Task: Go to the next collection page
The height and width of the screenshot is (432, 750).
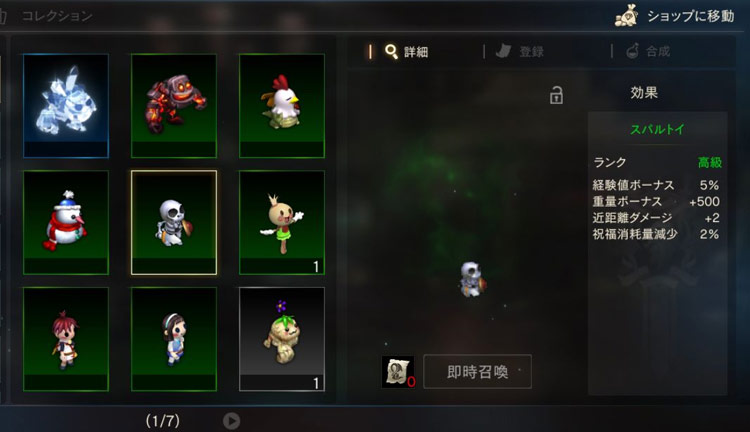Action: (231, 421)
